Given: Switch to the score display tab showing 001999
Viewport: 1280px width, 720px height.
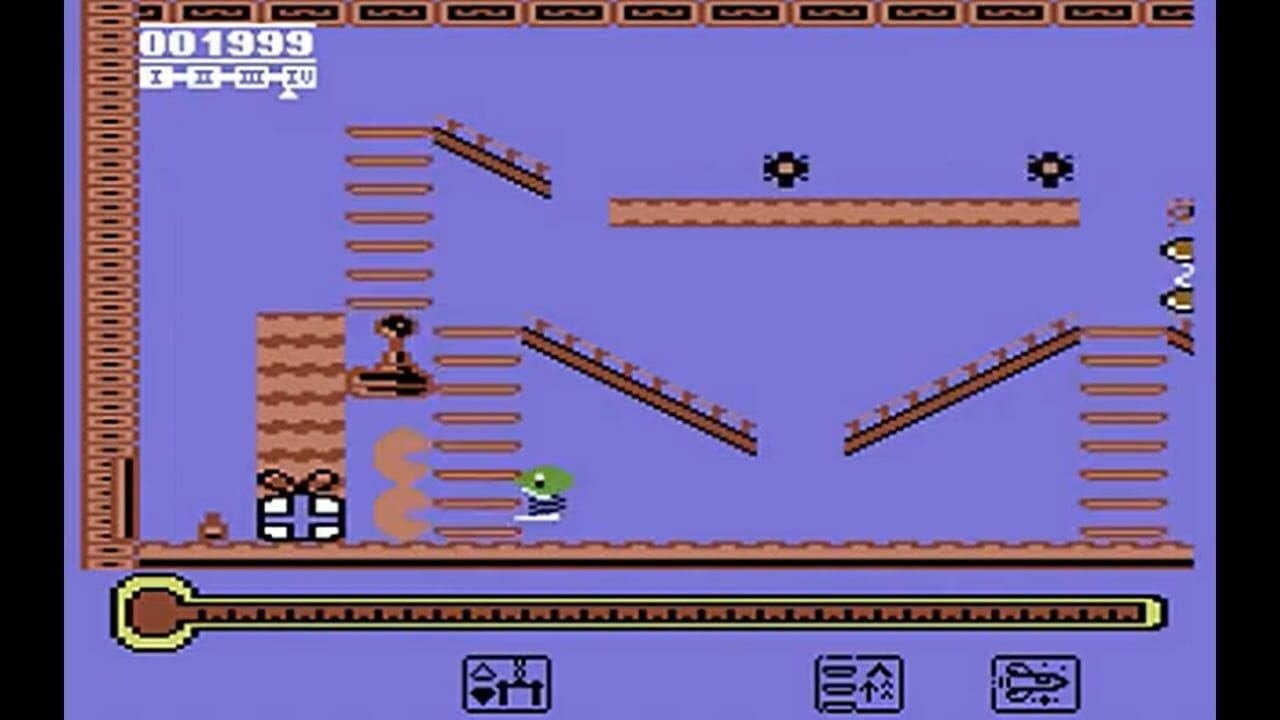Looking at the screenshot, I should click(x=225, y=42).
